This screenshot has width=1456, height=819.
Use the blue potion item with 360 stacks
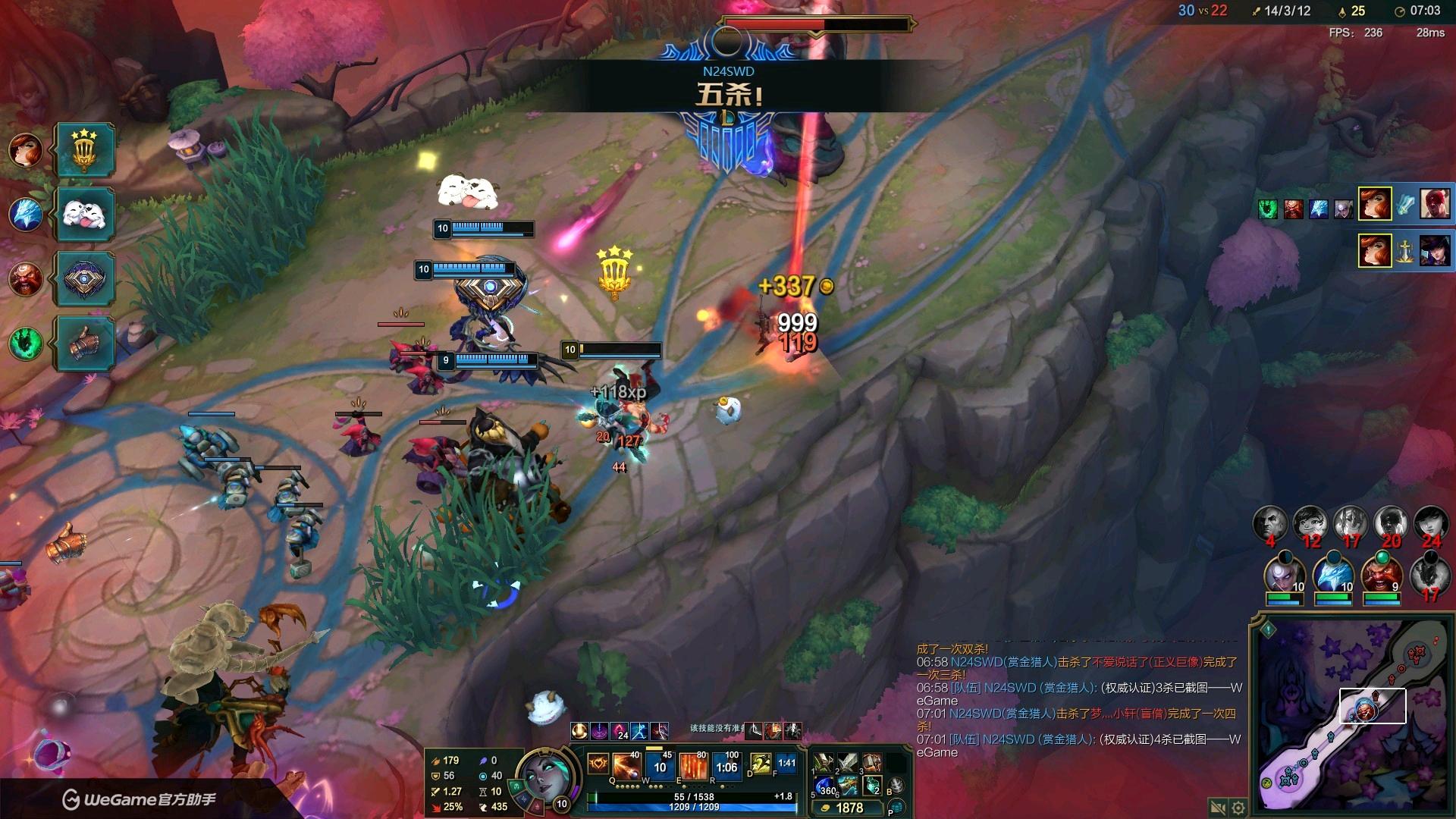[x=824, y=786]
